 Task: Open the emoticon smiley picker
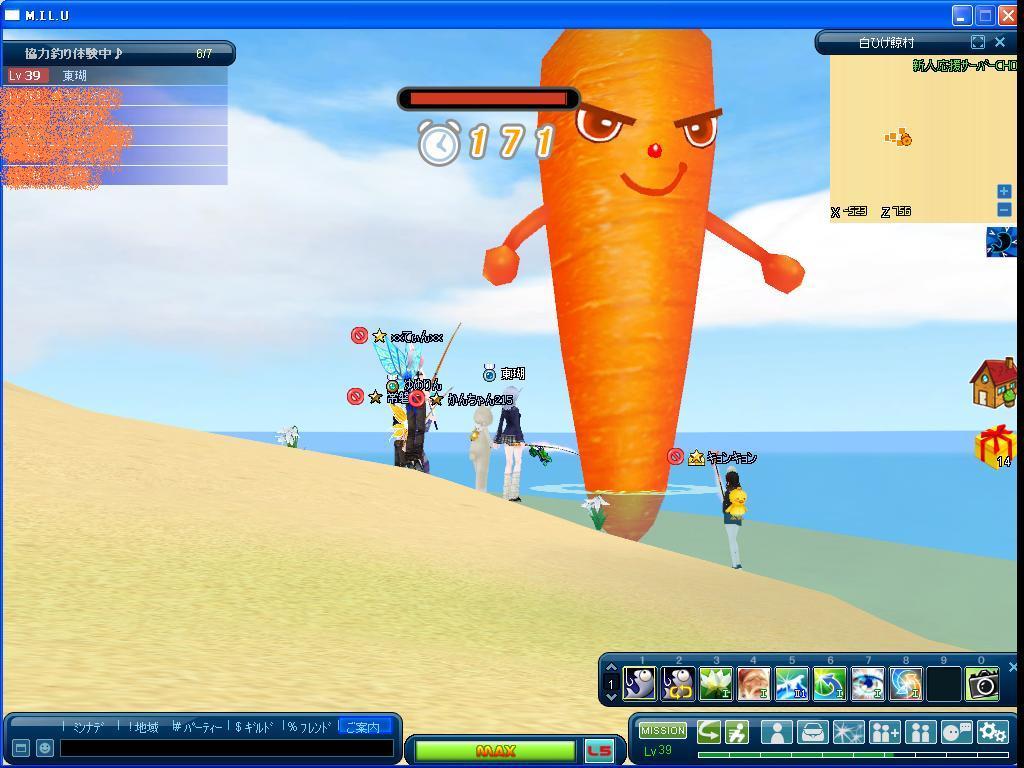click(45, 748)
